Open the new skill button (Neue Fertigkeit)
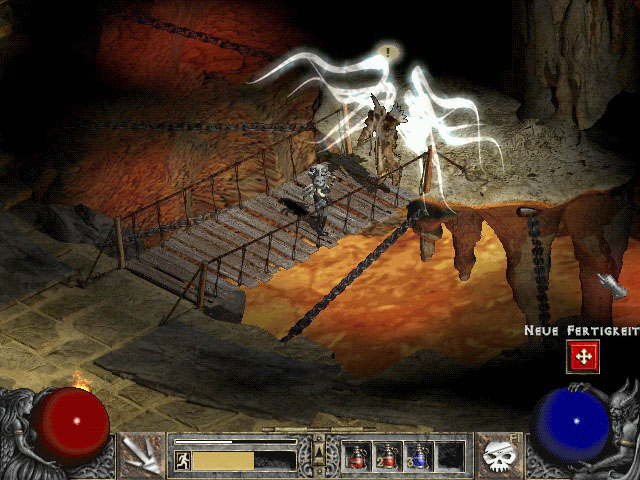The width and height of the screenshot is (640, 480). pos(582,356)
